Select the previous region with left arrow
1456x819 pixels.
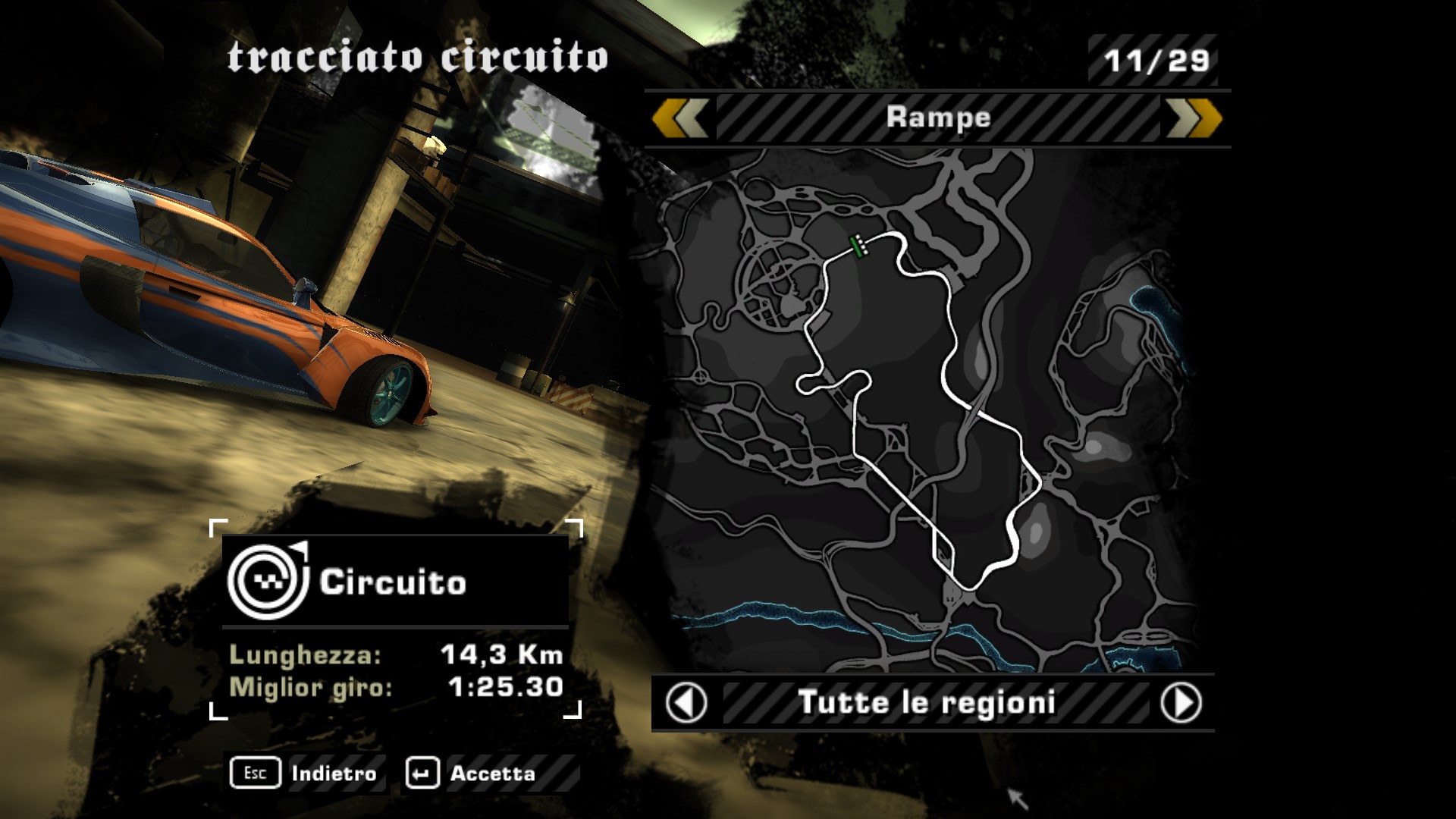[686, 703]
